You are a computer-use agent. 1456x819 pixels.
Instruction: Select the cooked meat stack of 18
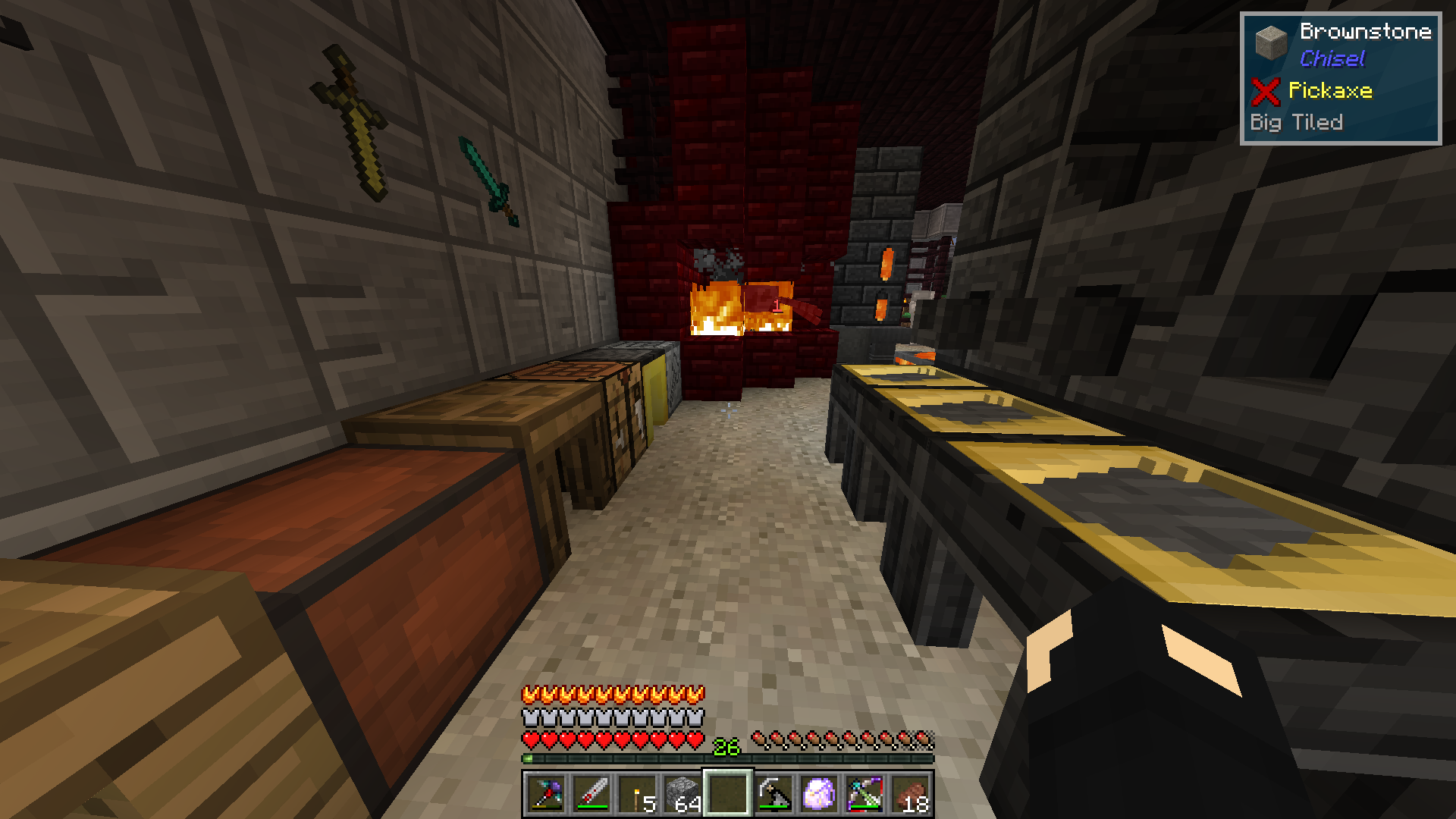910,794
